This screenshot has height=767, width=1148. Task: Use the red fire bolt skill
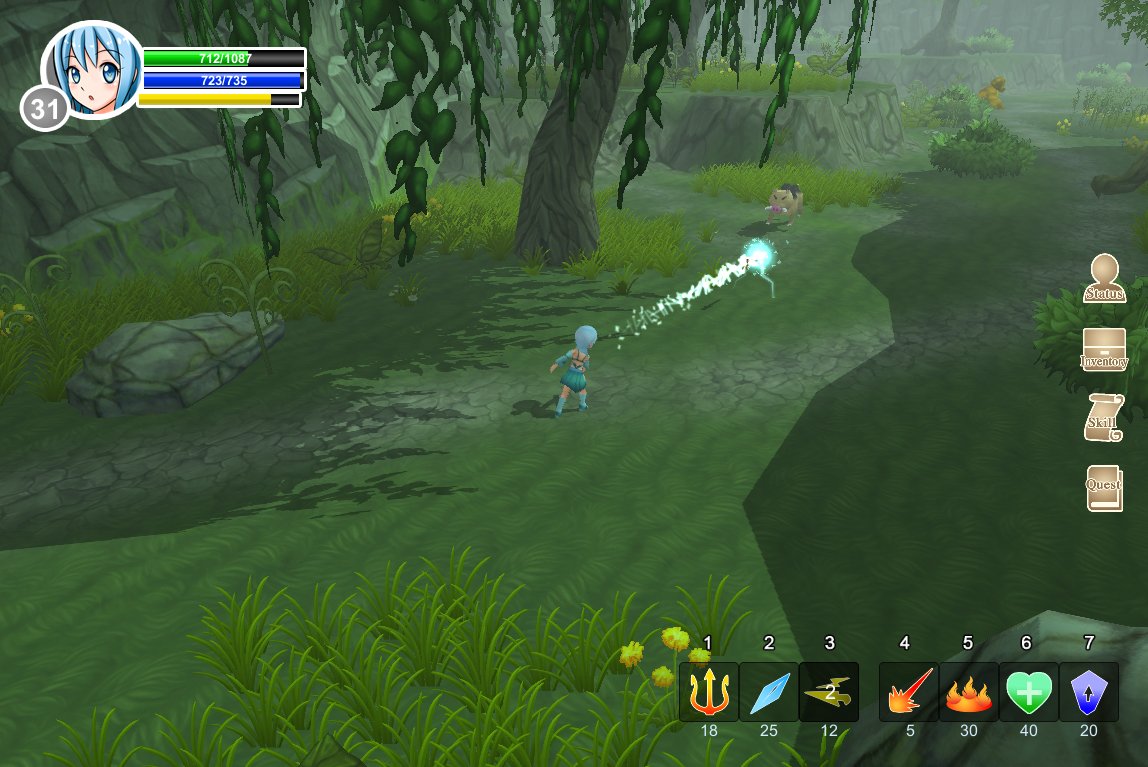(909, 692)
